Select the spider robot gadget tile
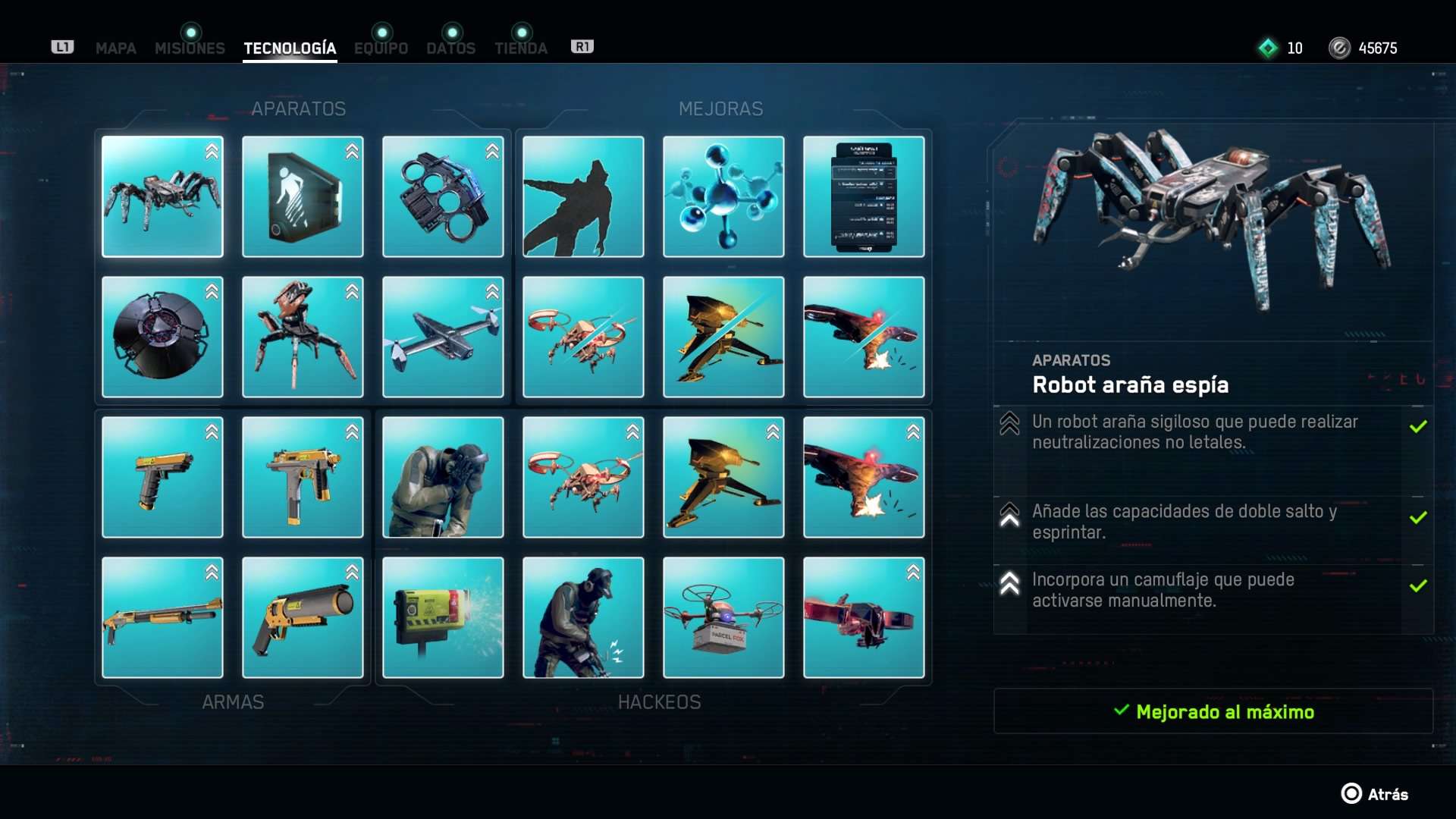The image size is (1456, 819). (x=162, y=197)
